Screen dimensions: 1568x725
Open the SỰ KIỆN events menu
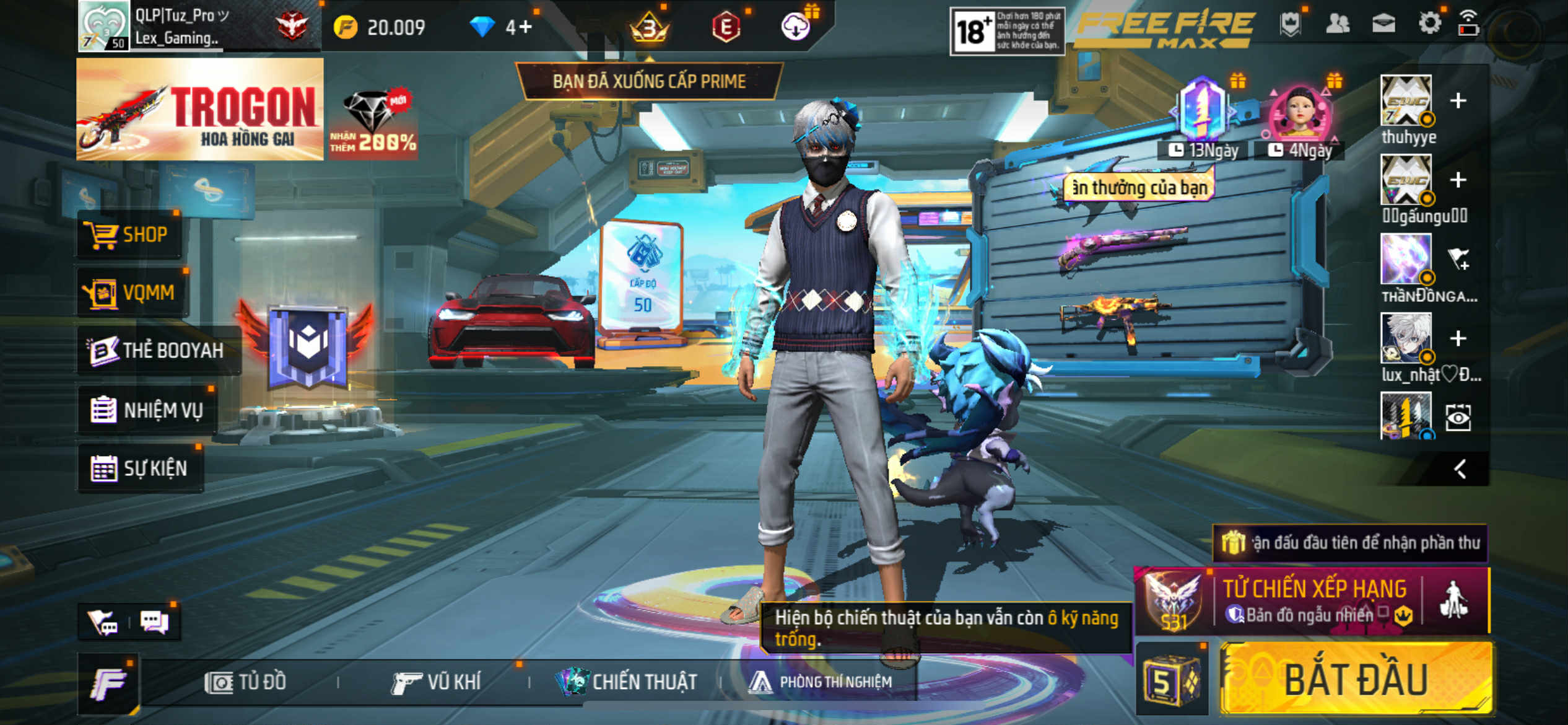tap(140, 468)
